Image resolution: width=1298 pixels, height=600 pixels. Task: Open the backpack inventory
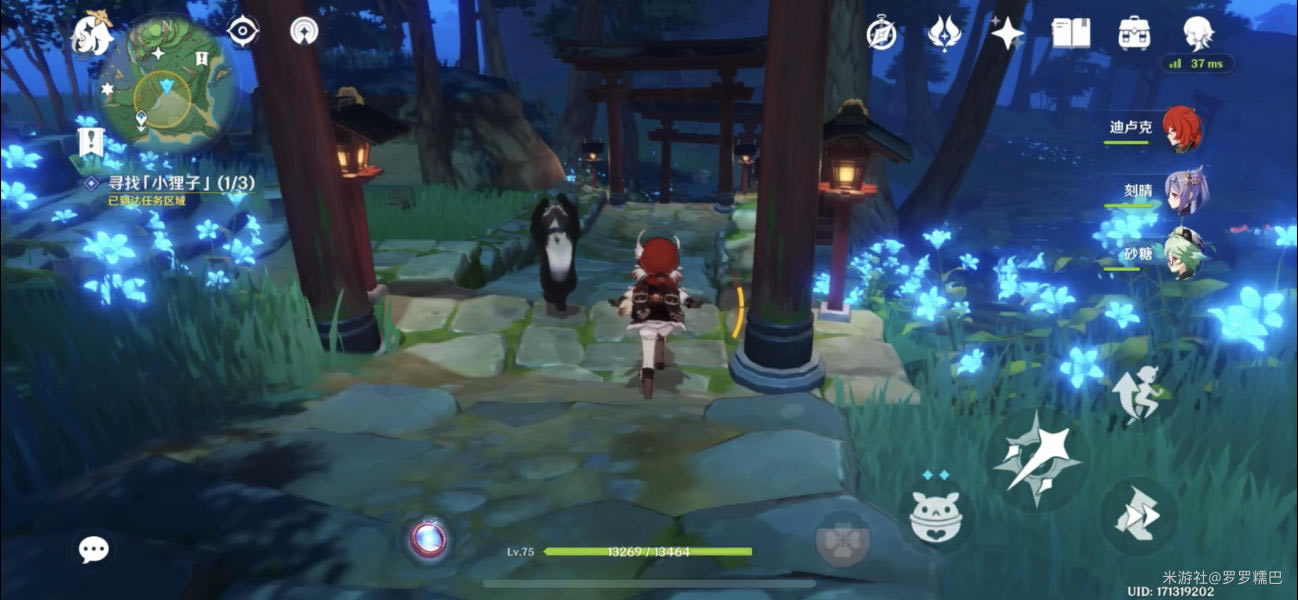click(x=1134, y=34)
